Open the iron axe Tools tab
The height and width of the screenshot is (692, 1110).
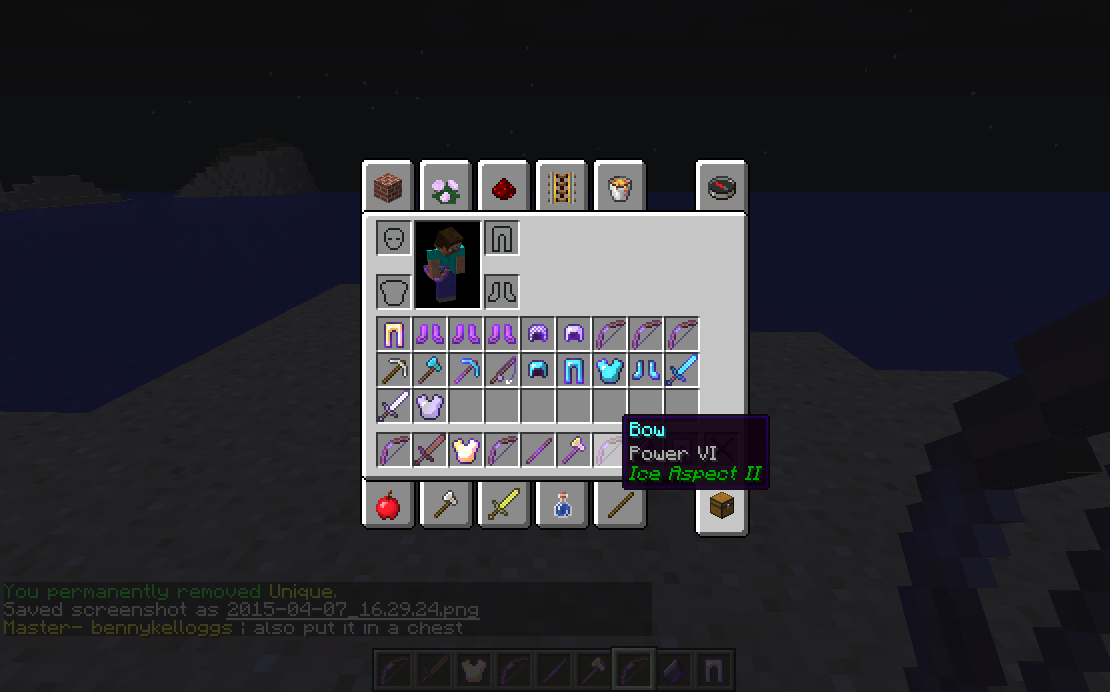446,506
